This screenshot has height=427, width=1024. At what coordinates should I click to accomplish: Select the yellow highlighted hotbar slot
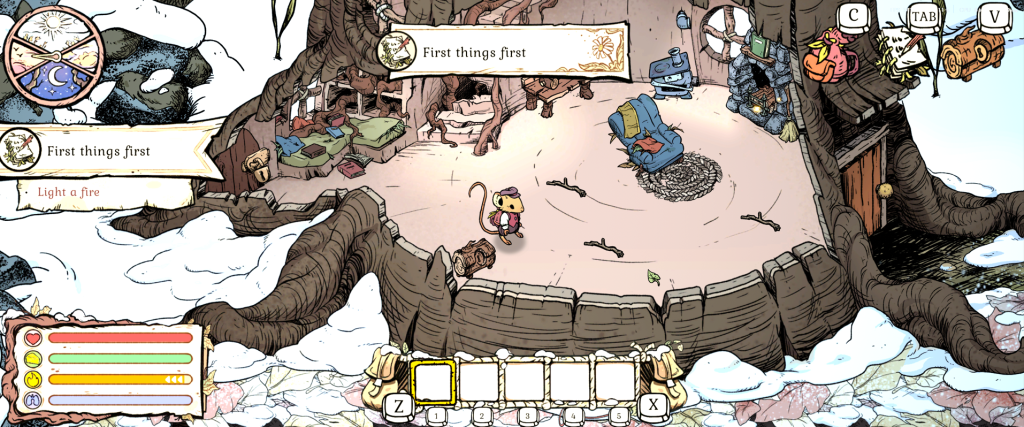434,380
